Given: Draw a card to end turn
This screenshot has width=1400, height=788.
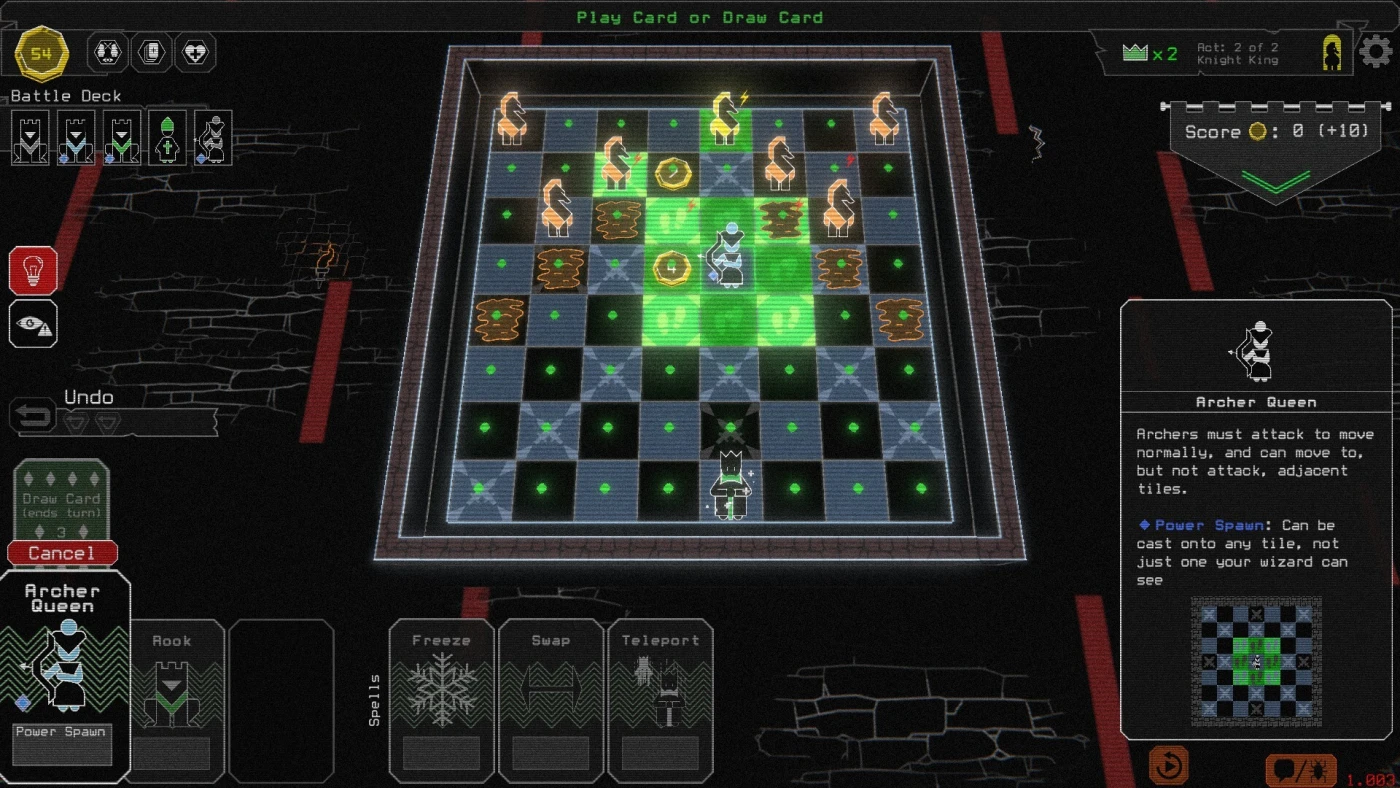Looking at the screenshot, I should coord(62,503).
